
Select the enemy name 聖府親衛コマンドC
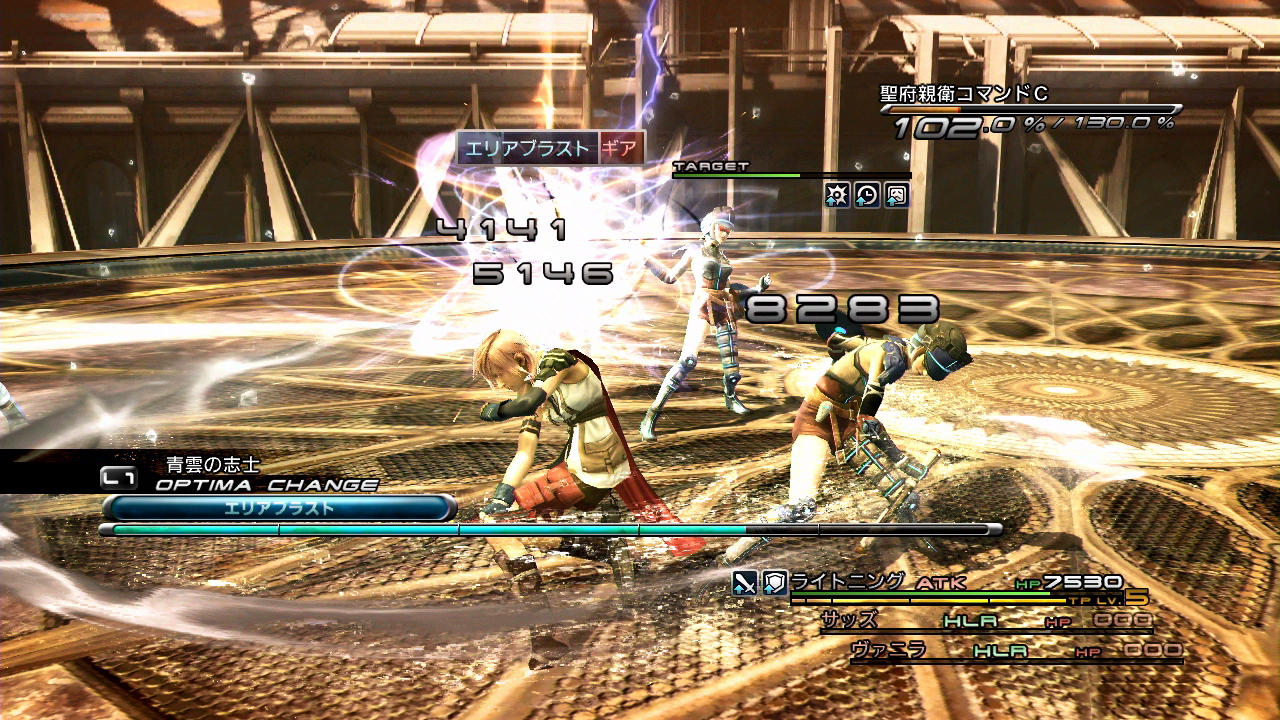coord(963,94)
